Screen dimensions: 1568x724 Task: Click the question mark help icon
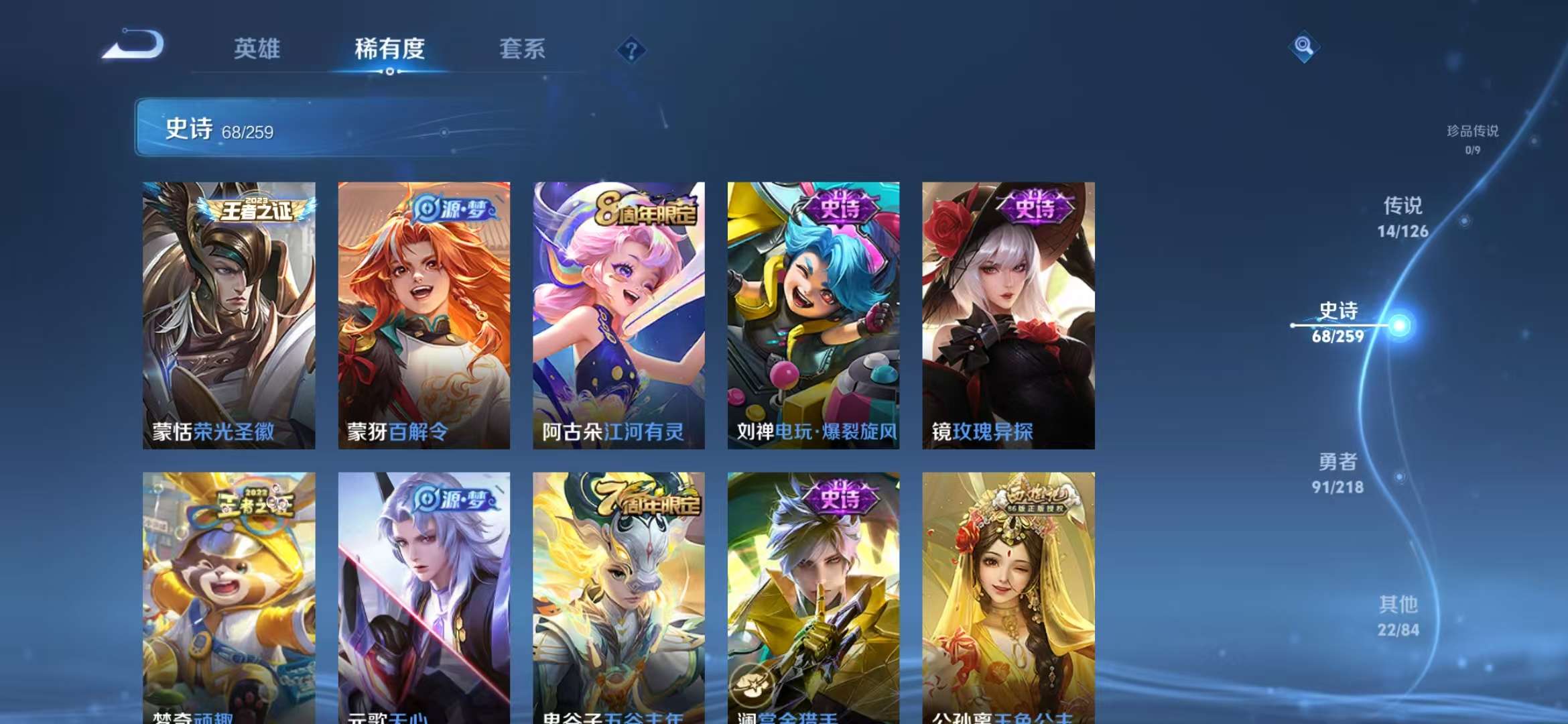click(x=631, y=48)
